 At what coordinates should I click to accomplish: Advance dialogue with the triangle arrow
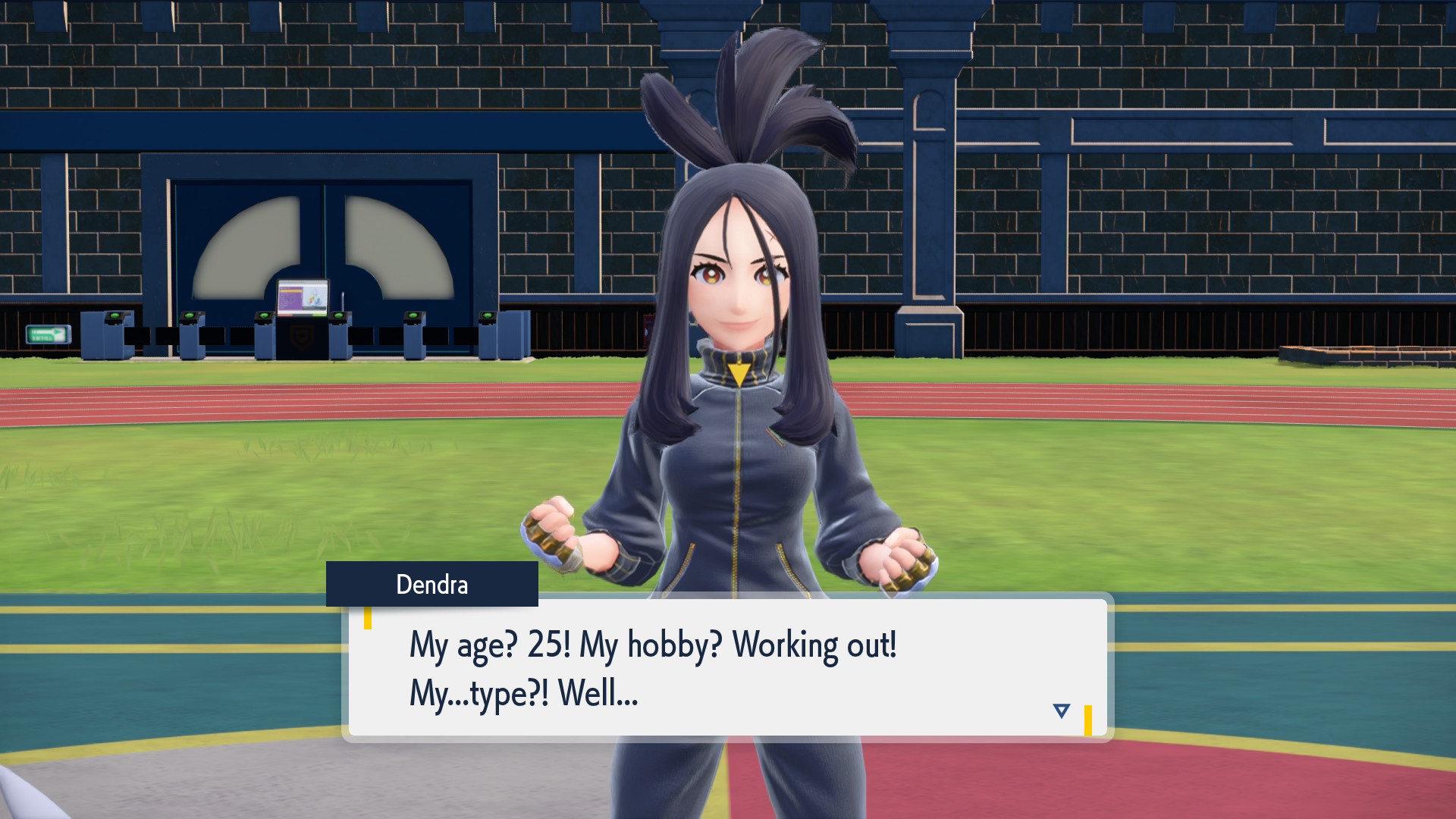pyautogui.click(x=1061, y=711)
